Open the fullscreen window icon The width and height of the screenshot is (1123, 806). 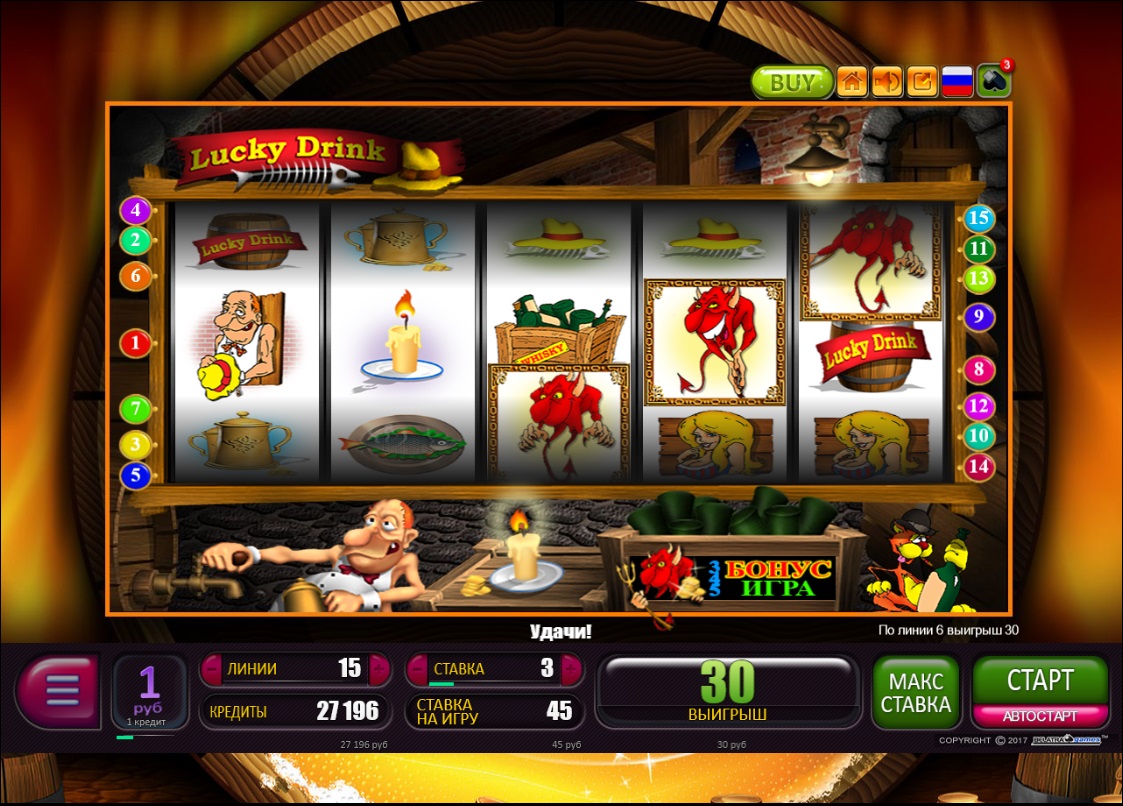point(922,82)
